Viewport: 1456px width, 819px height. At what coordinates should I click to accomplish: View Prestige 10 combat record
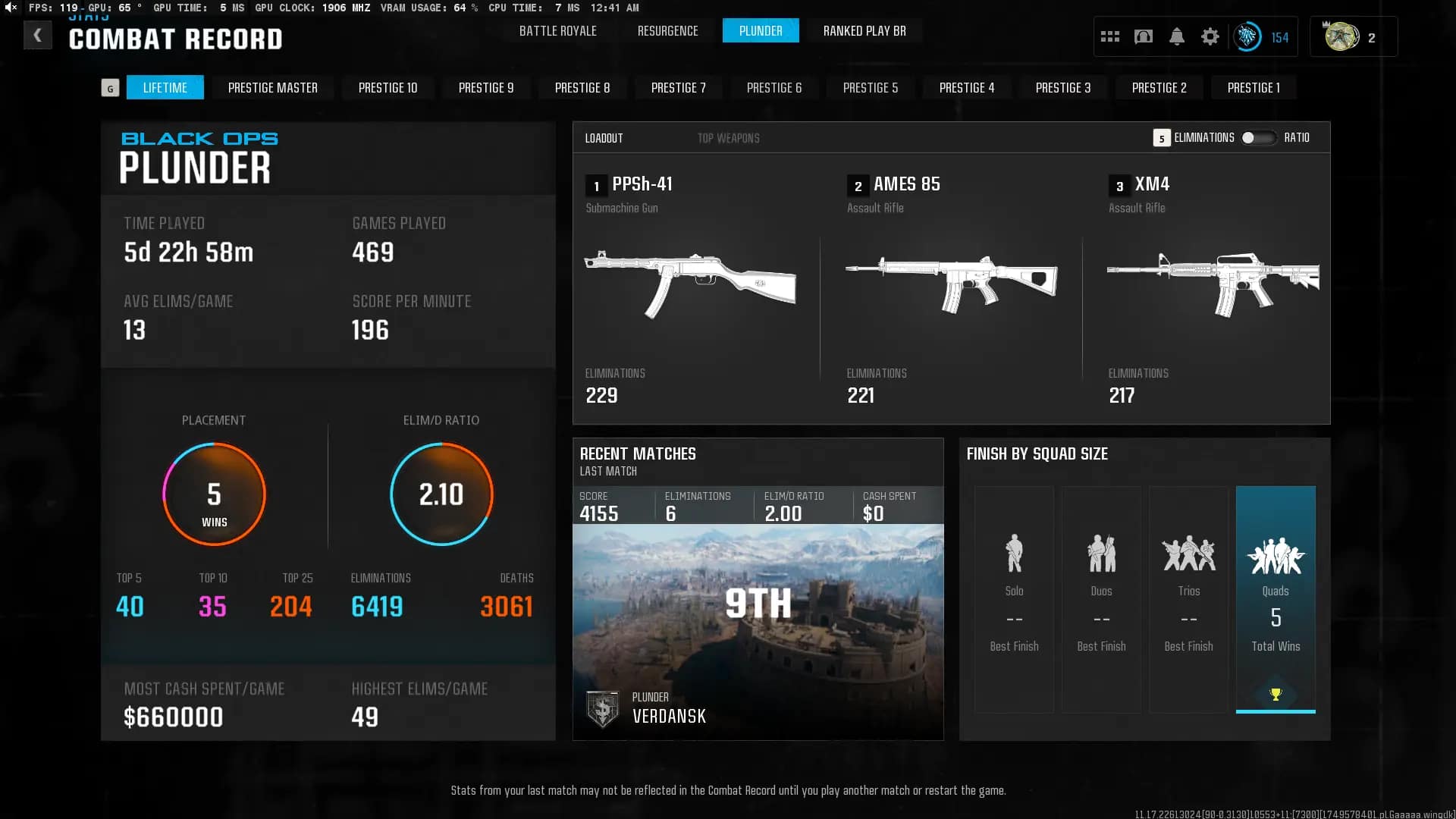pyautogui.click(x=388, y=88)
